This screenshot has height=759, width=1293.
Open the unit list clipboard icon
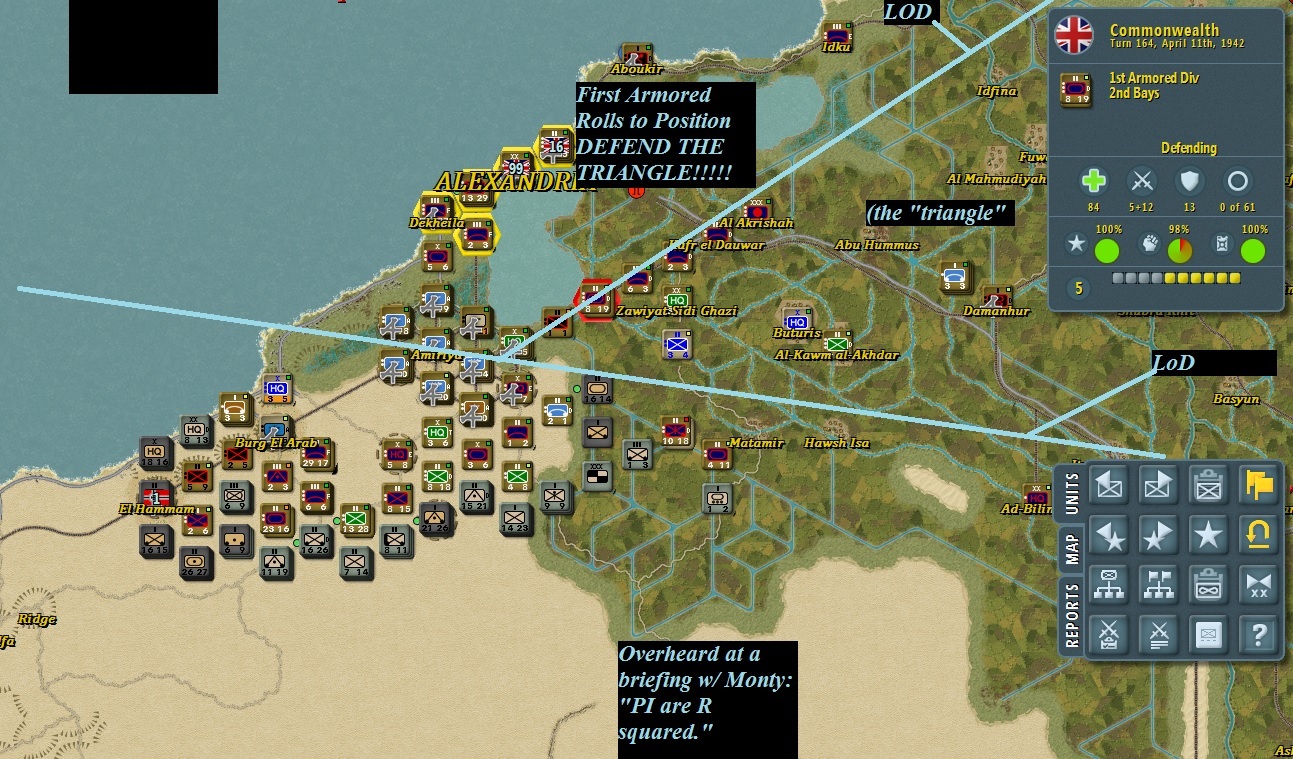(x=1209, y=484)
